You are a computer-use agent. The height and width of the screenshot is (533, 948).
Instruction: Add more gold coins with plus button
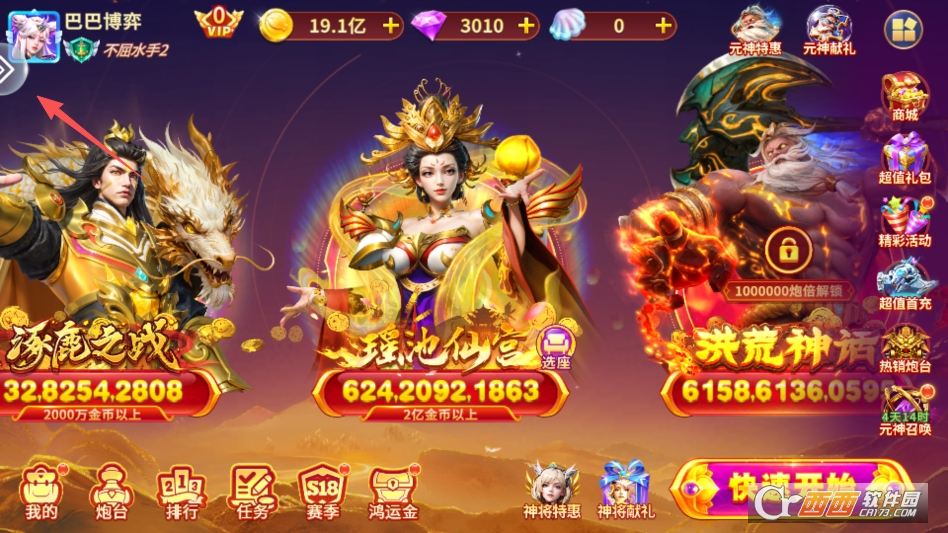[x=390, y=26]
